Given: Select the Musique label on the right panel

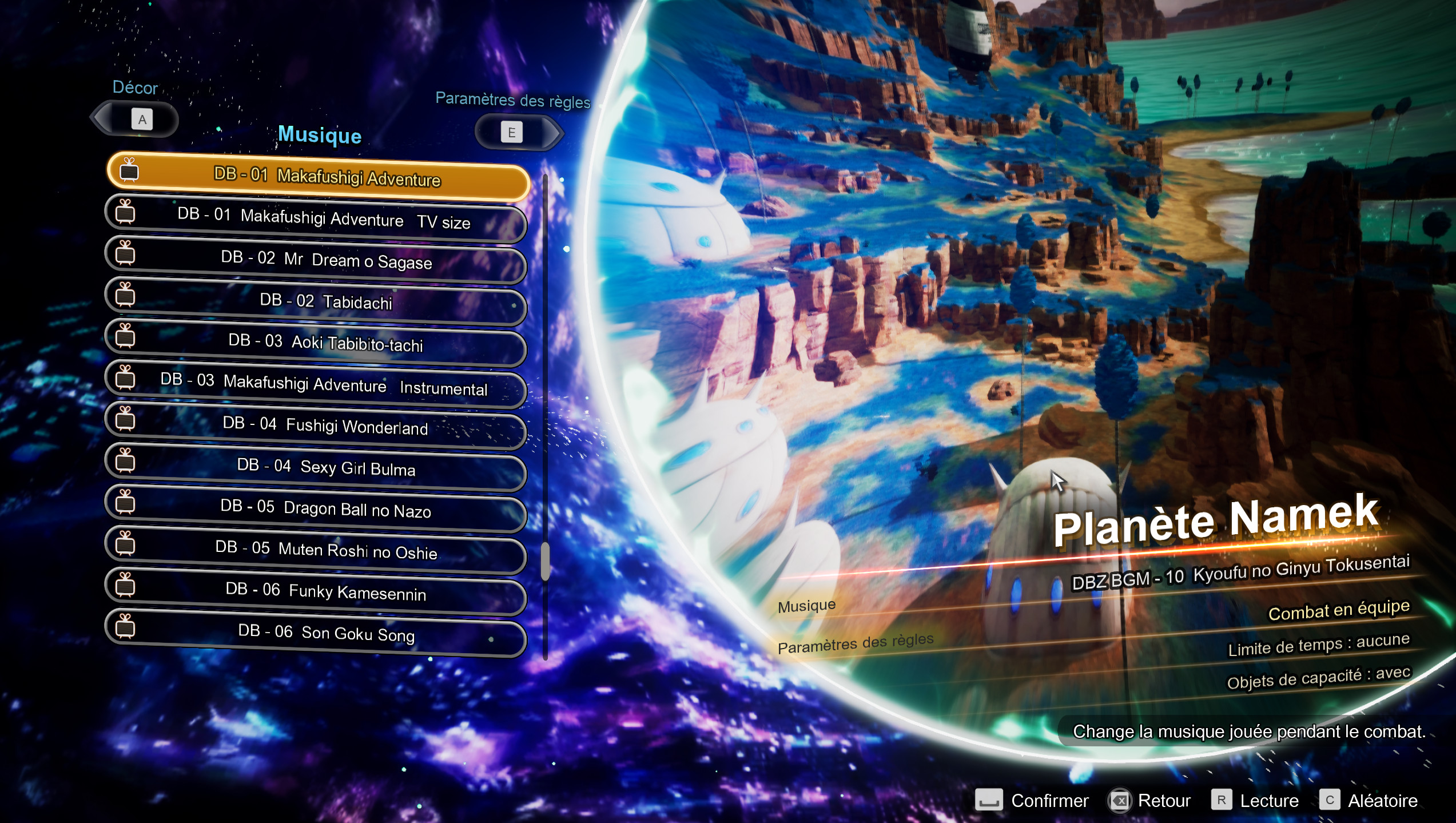Looking at the screenshot, I should click(x=806, y=605).
